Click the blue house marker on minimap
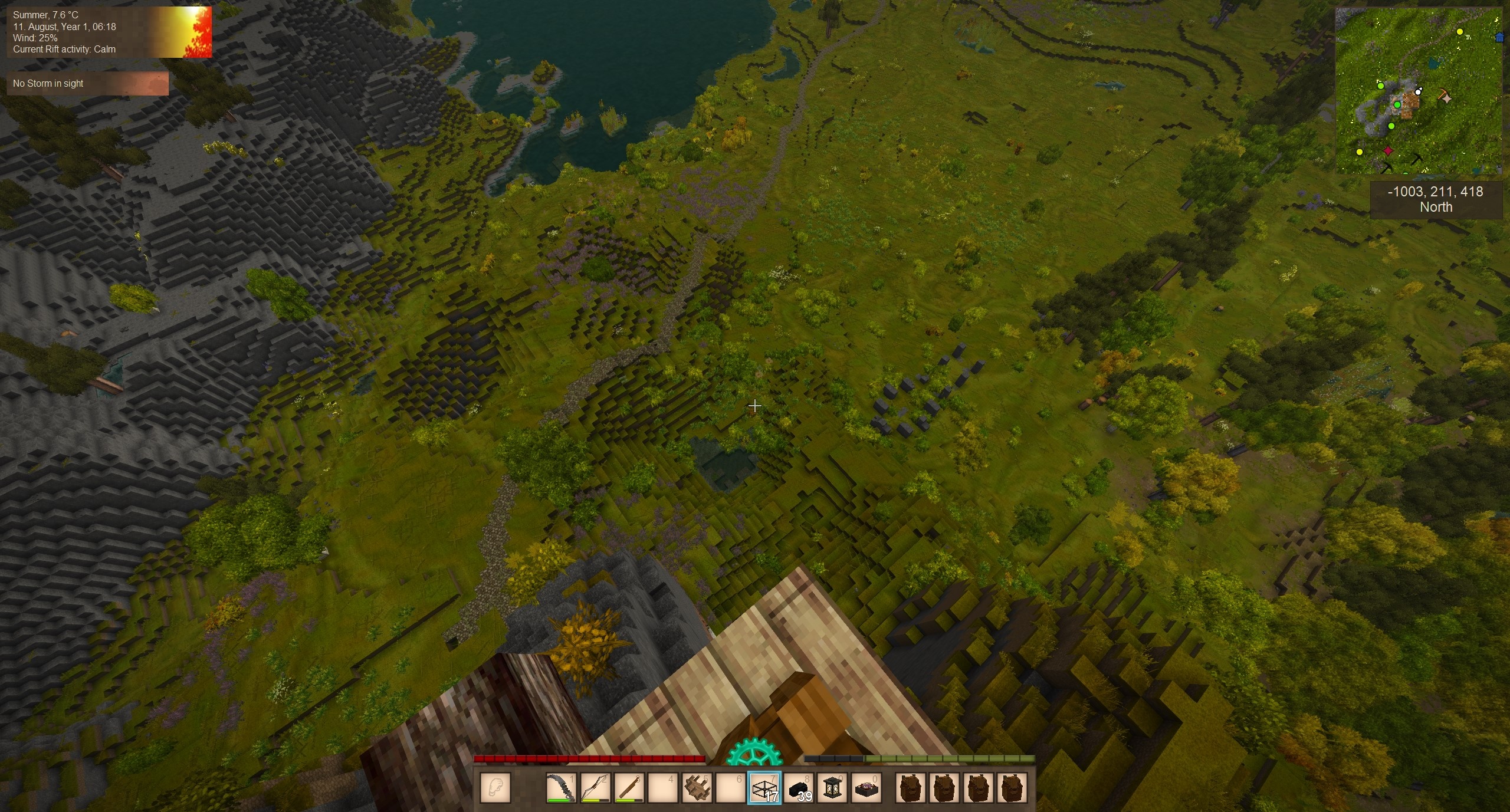Image resolution: width=1510 pixels, height=812 pixels. click(x=1499, y=38)
